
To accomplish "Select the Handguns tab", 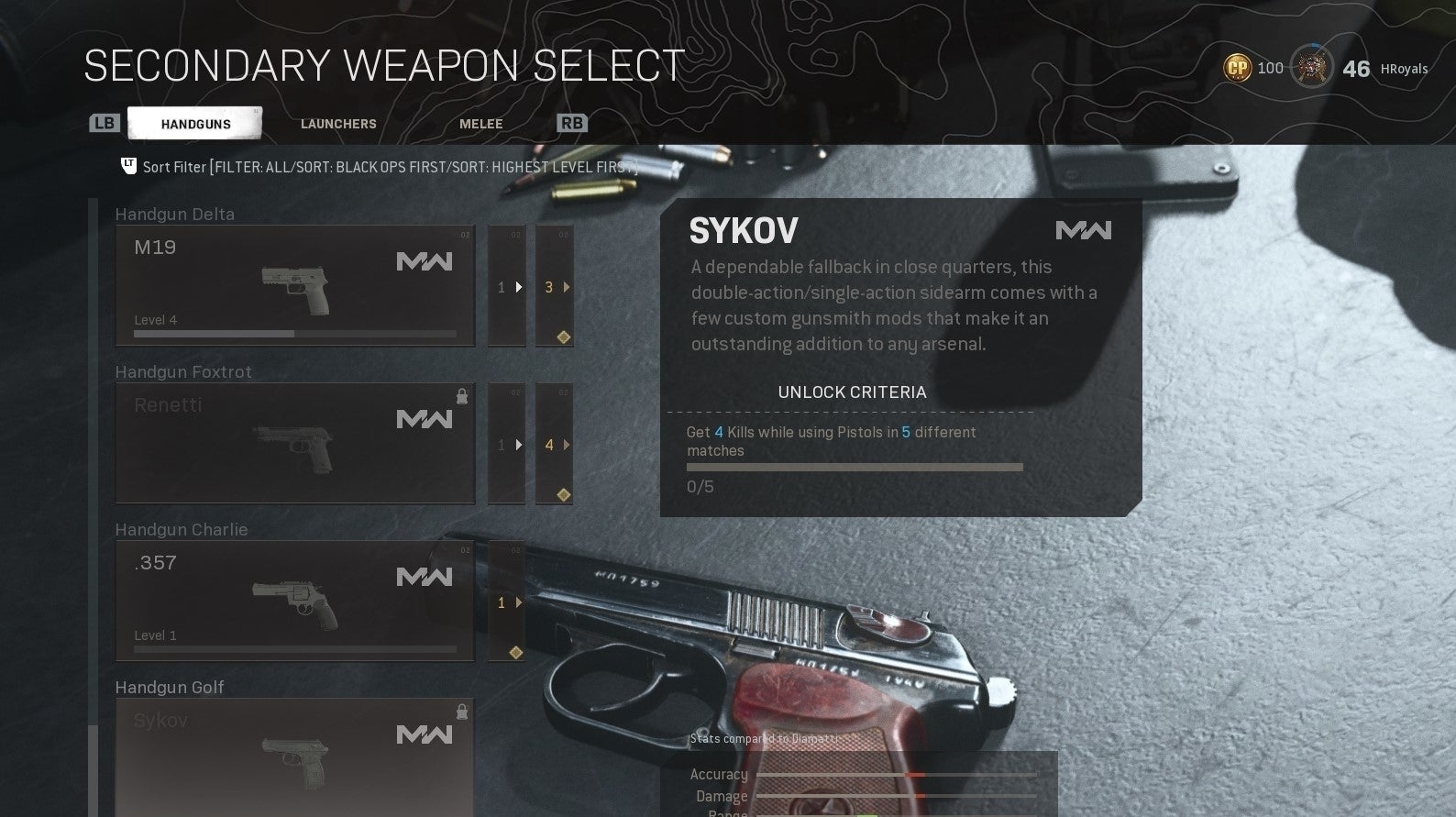I will click(x=193, y=122).
